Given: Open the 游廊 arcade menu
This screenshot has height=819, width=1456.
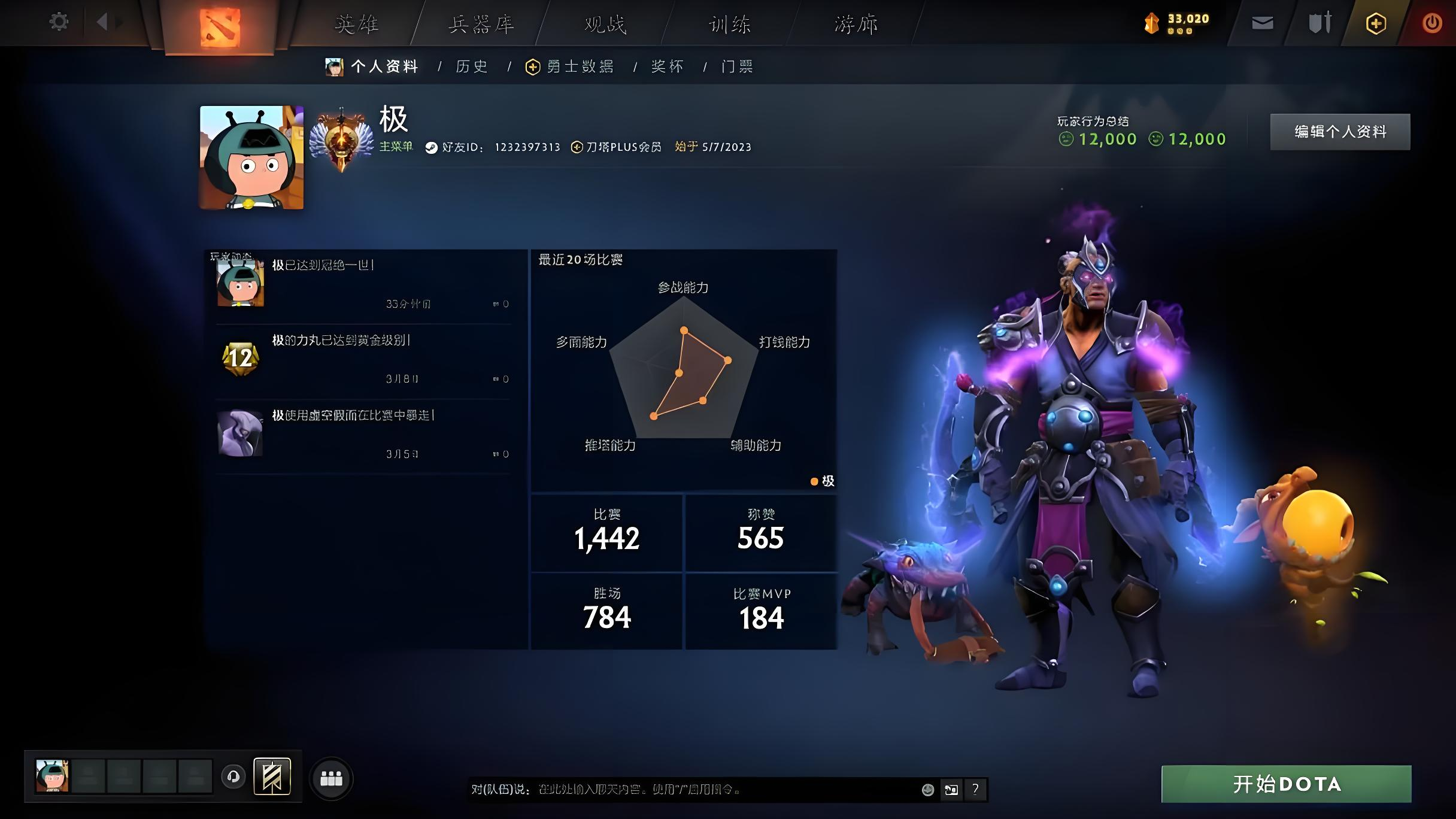Looking at the screenshot, I should click(x=856, y=25).
